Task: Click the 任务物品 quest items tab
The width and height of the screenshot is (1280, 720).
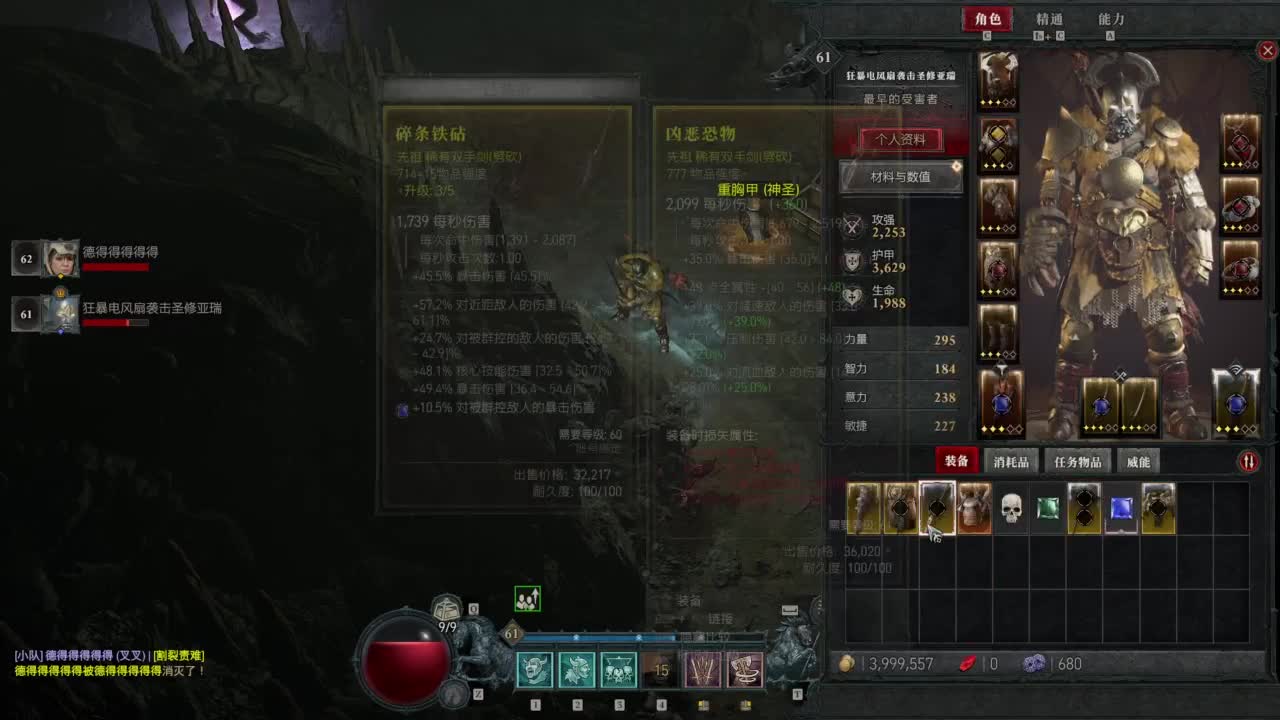Action: click(1076, 460)
